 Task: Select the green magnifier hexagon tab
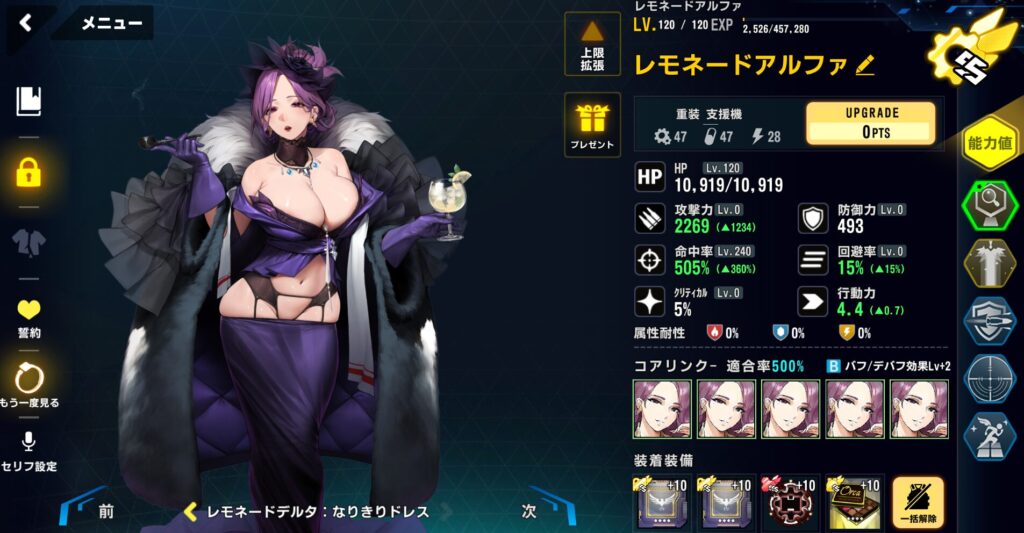(x=989, y=207)
